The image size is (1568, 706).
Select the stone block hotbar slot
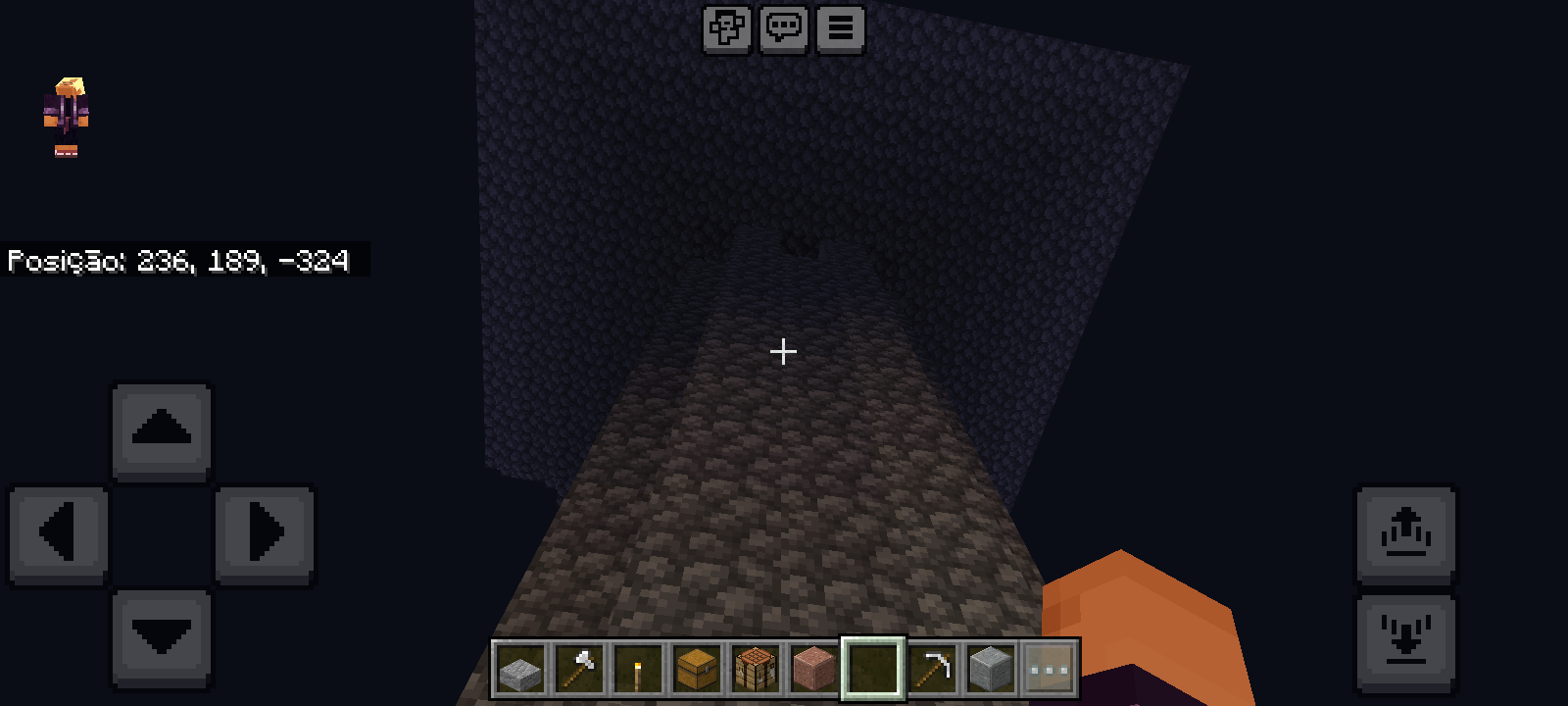(x=990, y=668)
